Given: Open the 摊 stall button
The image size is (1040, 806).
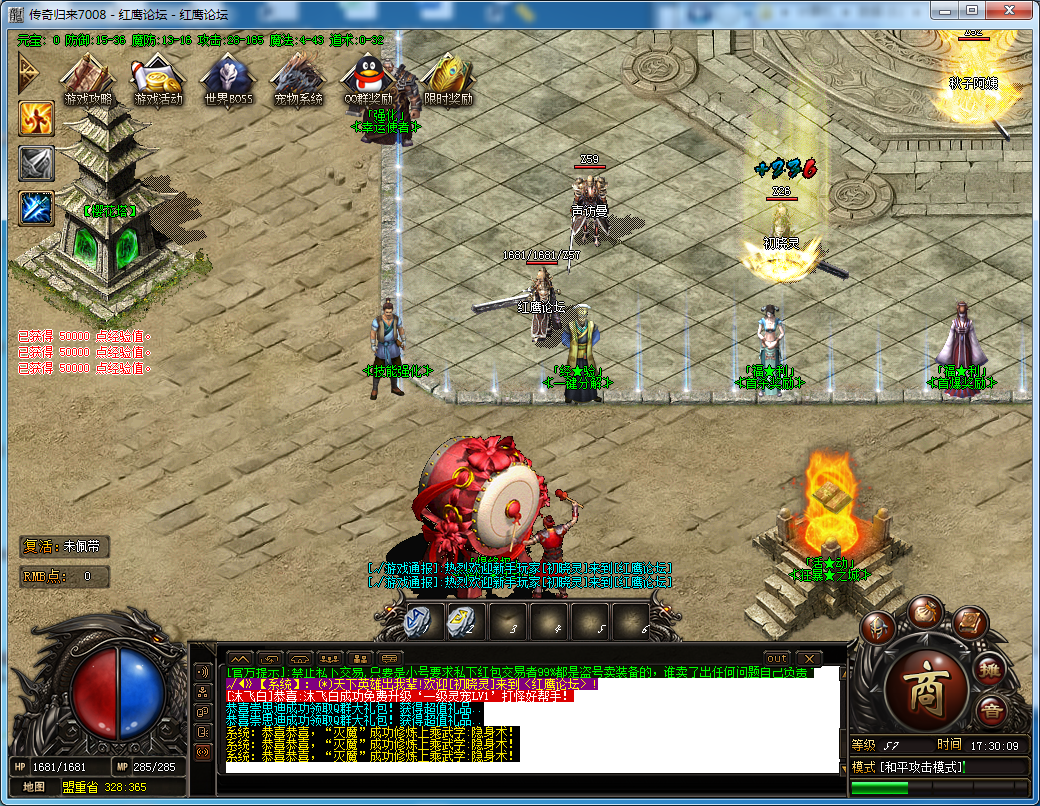Looking at the screenshot, I should [989, 668].
